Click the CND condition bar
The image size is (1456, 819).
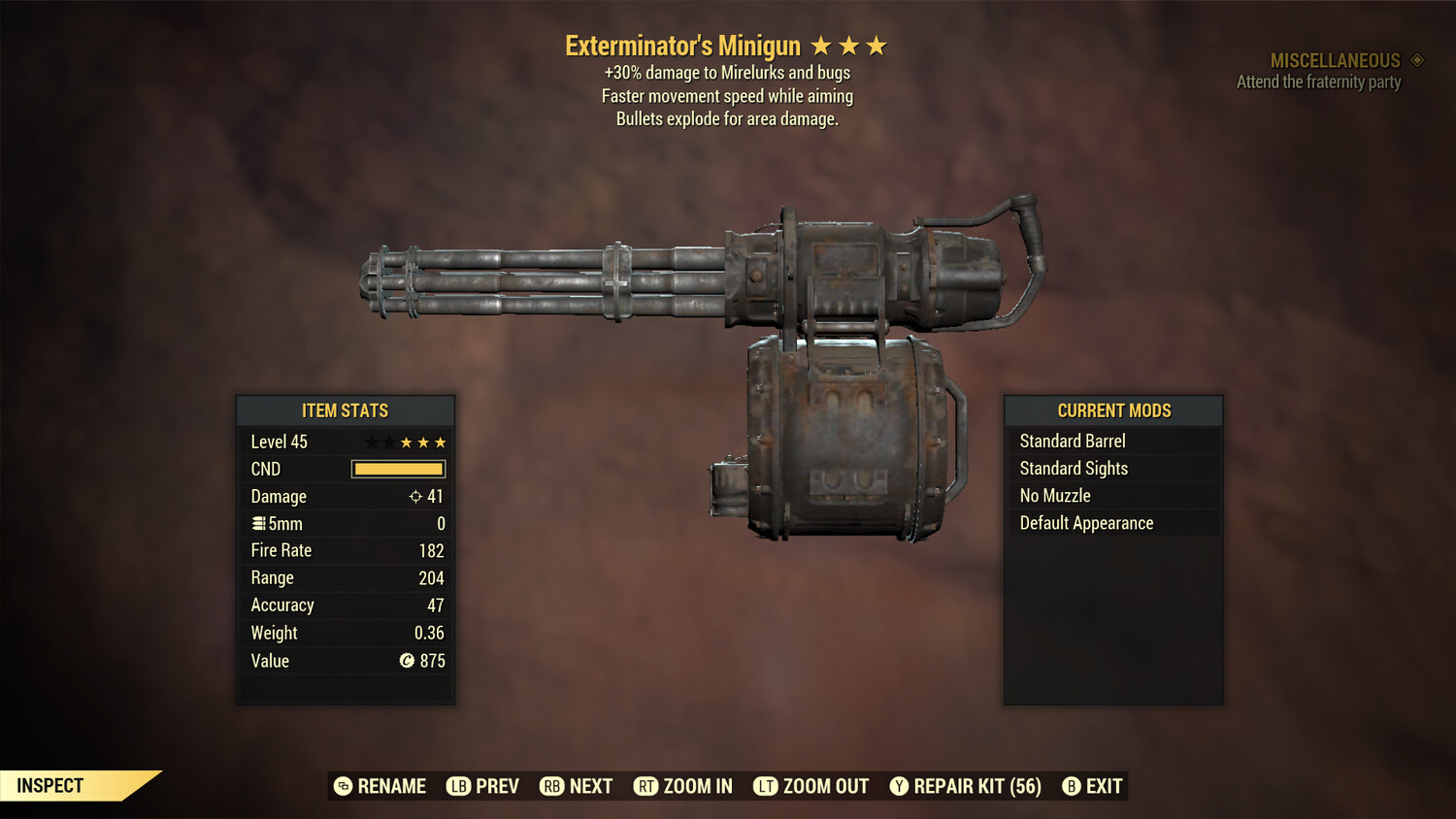coord(398,469)
